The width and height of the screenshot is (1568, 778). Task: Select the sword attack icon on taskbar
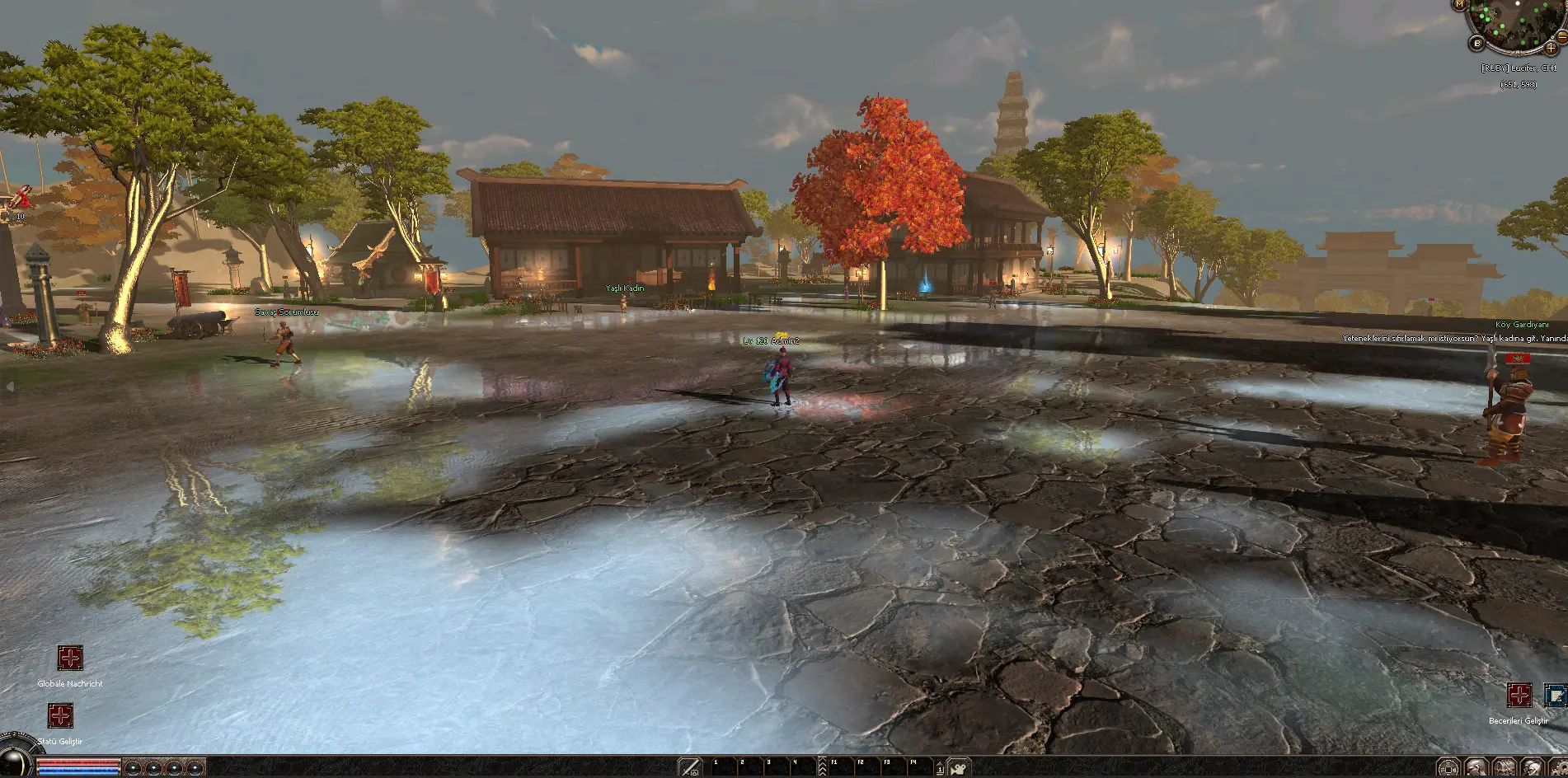coord(689,767)
